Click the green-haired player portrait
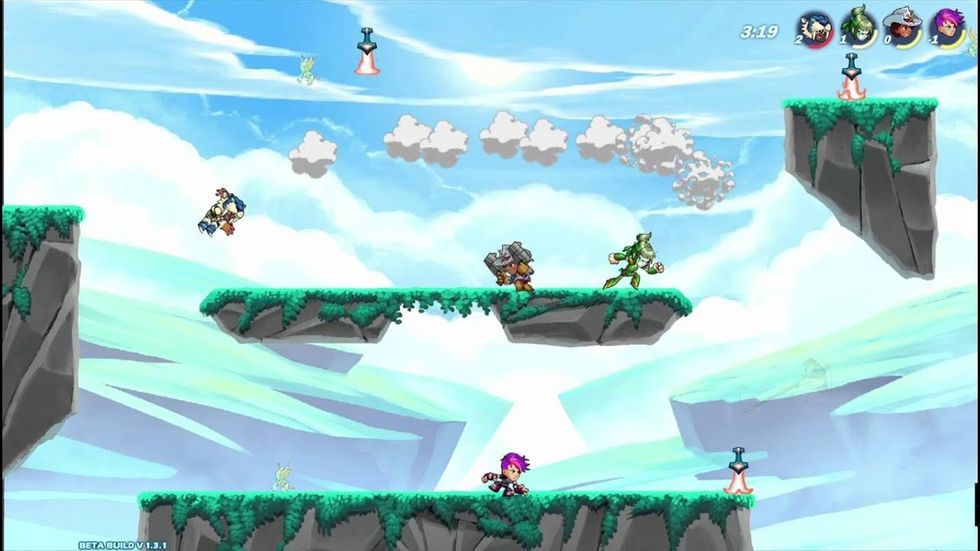 [x=857, y=26]
